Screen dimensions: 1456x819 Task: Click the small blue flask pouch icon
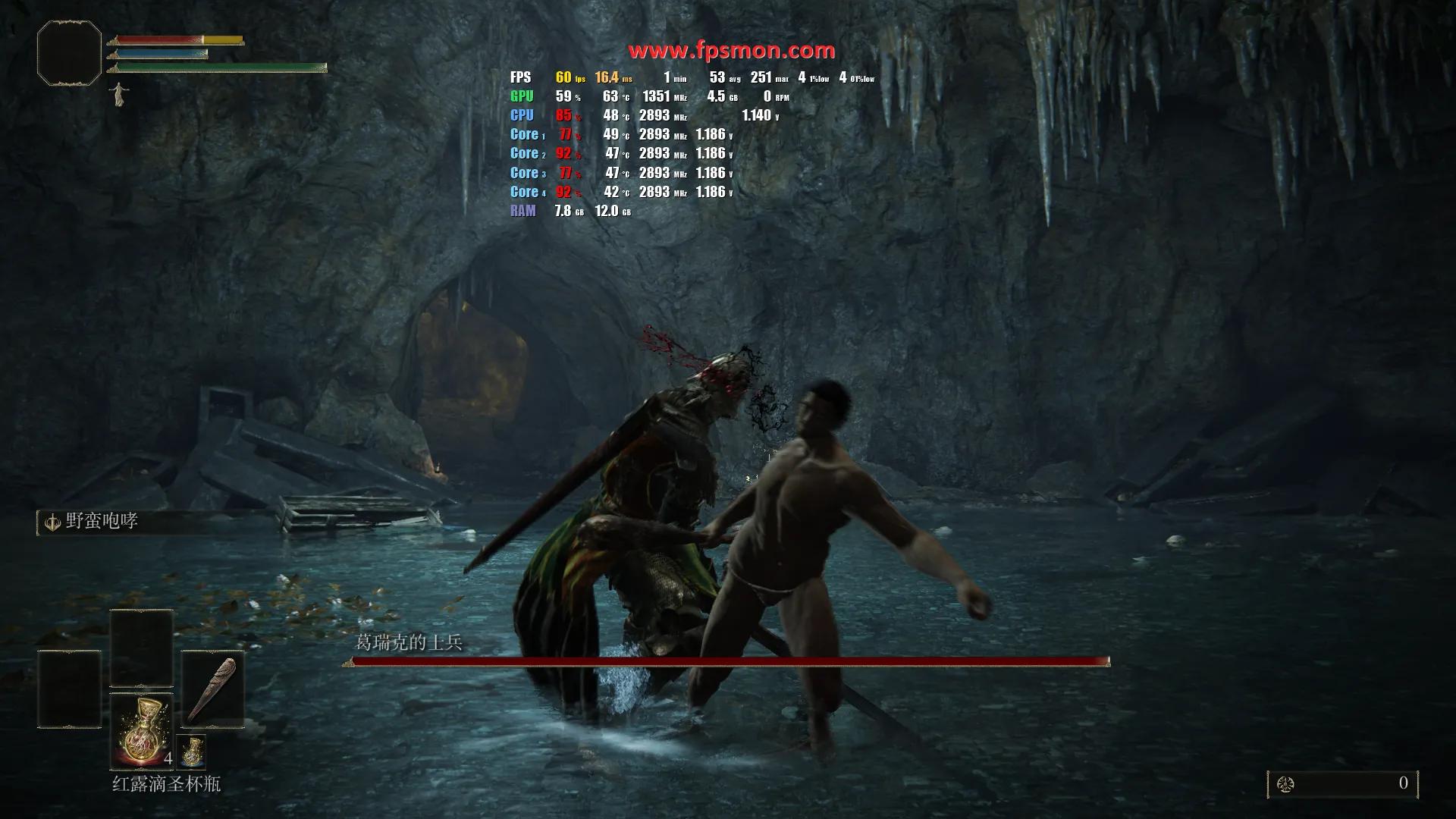pos(191,751)
